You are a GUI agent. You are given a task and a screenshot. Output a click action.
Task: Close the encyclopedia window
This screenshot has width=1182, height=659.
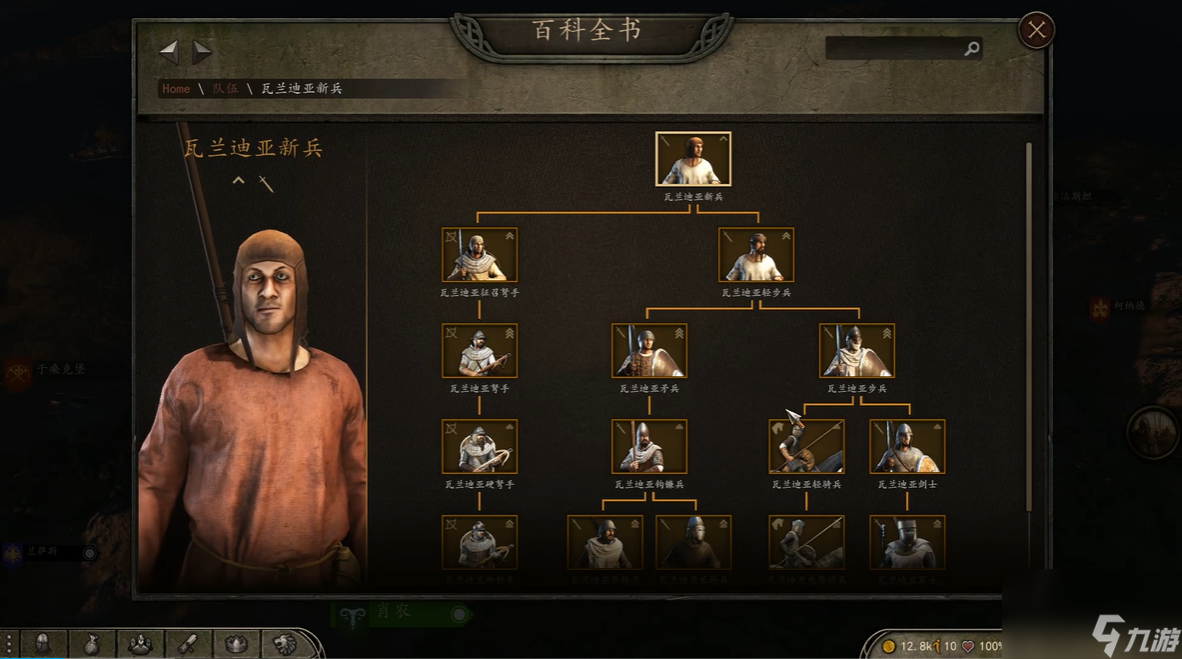click(x=1036, y=31)
